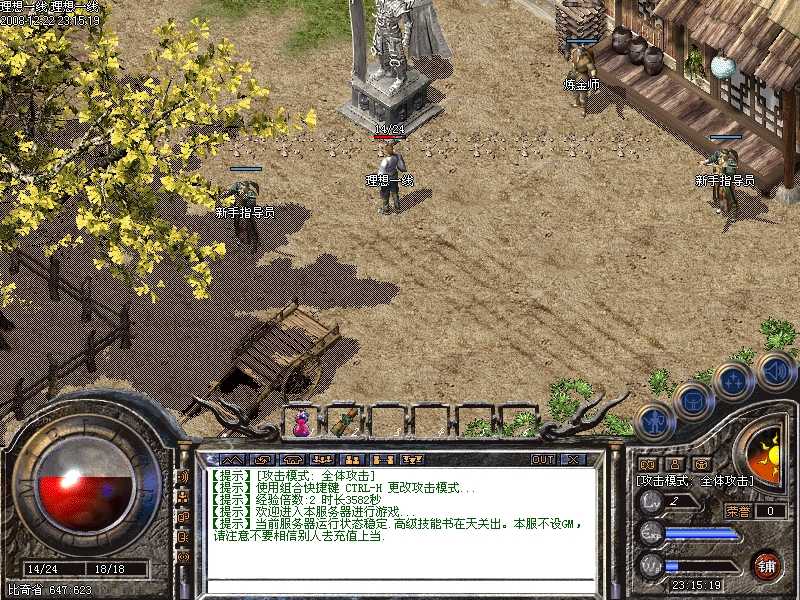Image resolution: width=800 pixels, height=600 pixels.
Task: Use the pink potion in the belt slot
Action: coord(301,423)
